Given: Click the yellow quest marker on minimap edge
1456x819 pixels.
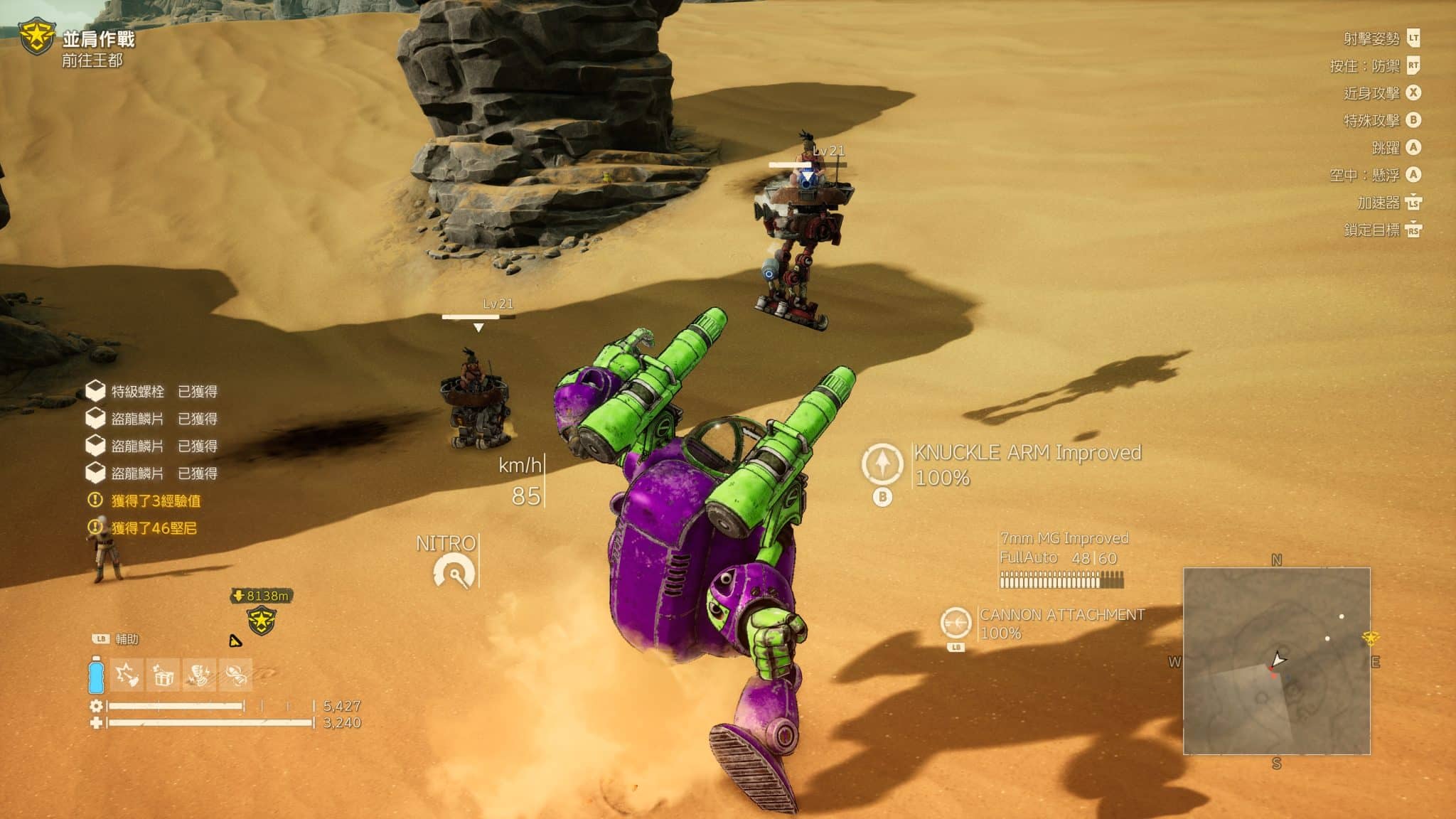Looking at the screenshot, I should (1371, 638).
